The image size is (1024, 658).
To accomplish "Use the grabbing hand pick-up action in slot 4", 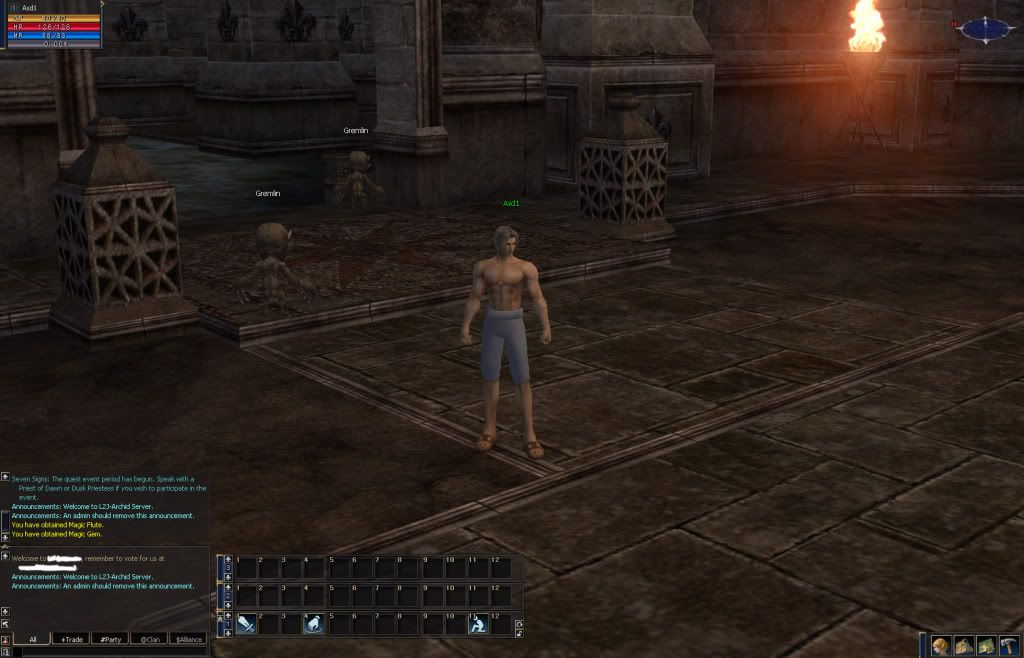I will tap(312, 625).
